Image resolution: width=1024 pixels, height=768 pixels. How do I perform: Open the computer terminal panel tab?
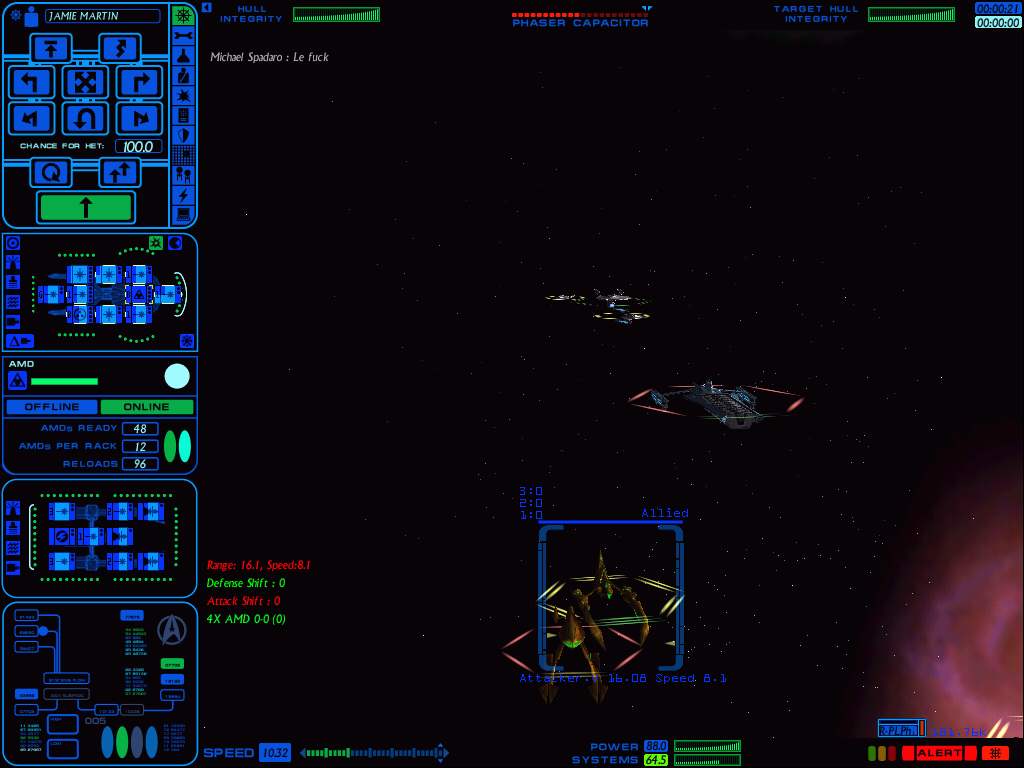[x=183, y=214]
